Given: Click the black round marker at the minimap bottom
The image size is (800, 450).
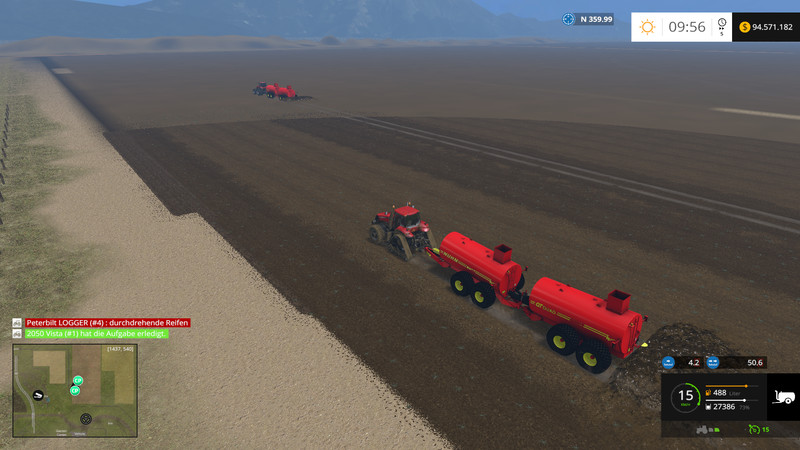Looking at the screenshot, I should [85, 418].
